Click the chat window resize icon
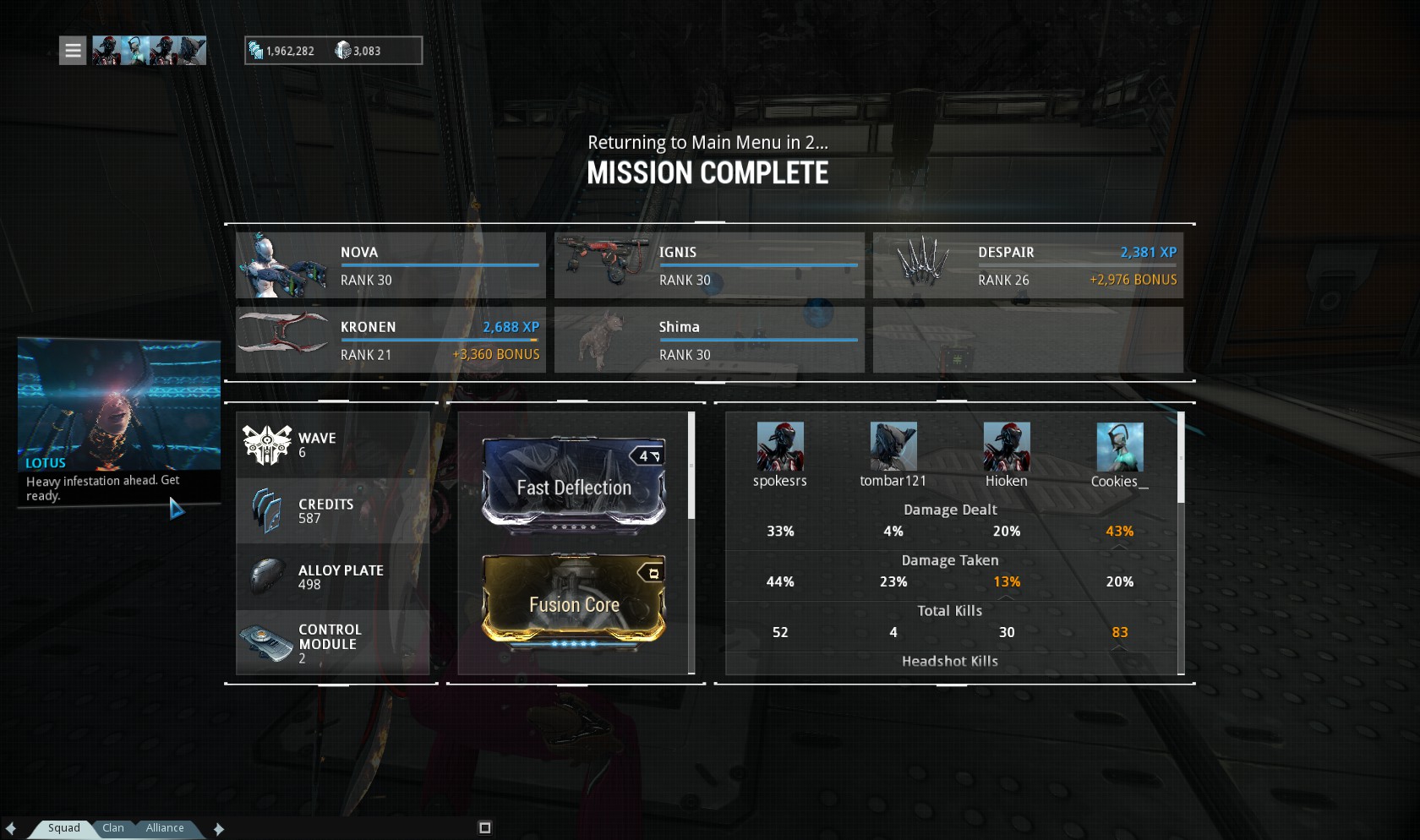The height and width of the screenshot is (840, 1420). (485, 828)
